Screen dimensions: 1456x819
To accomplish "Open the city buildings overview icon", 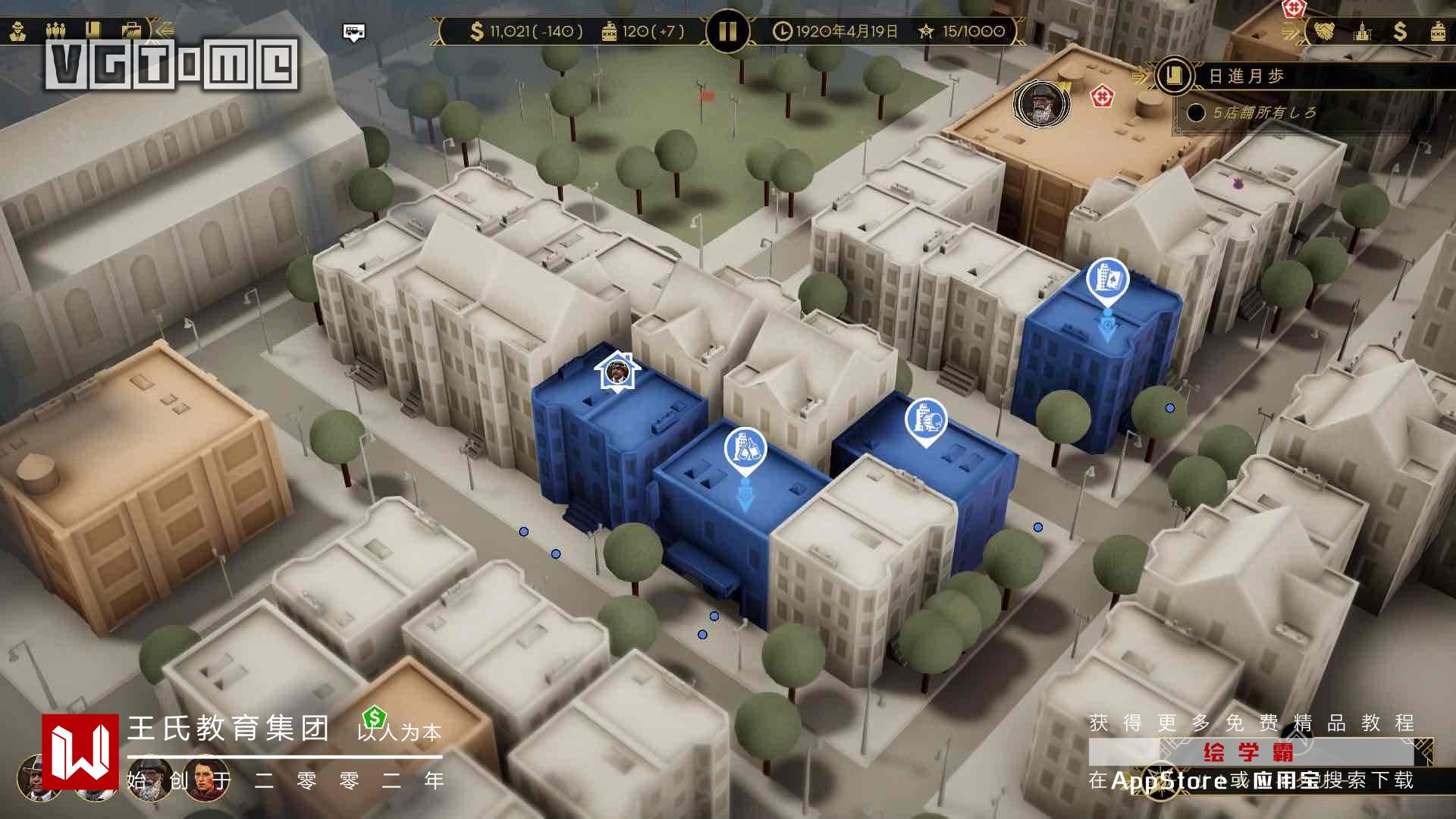I will [1363, 31].
